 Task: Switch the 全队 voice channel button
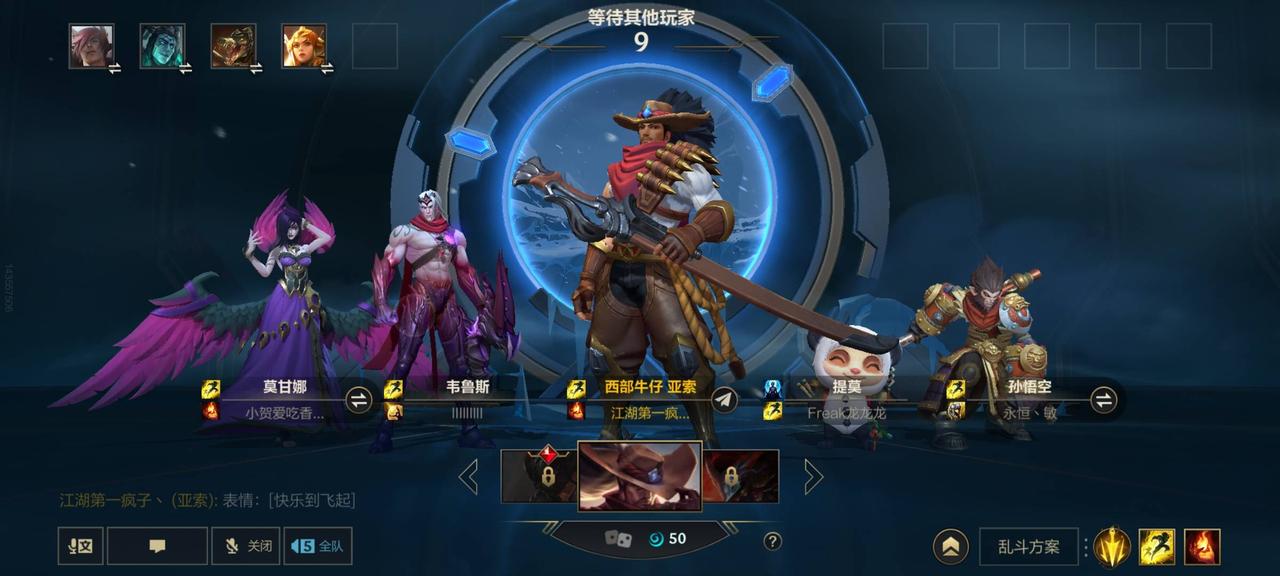click(x=318, y=546)
